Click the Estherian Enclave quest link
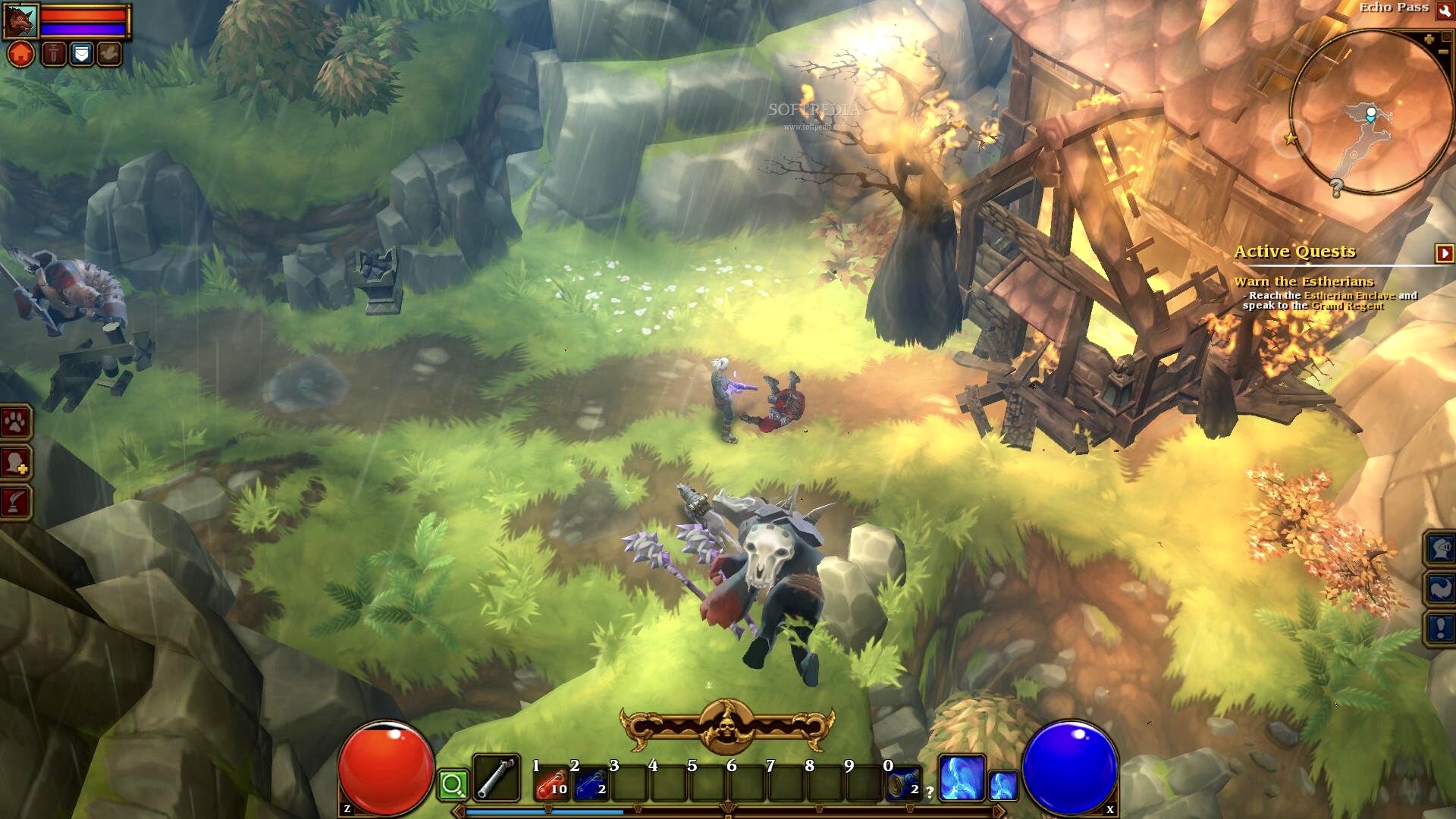This screenshot has width=1456, height=819. coord(1349,297)
